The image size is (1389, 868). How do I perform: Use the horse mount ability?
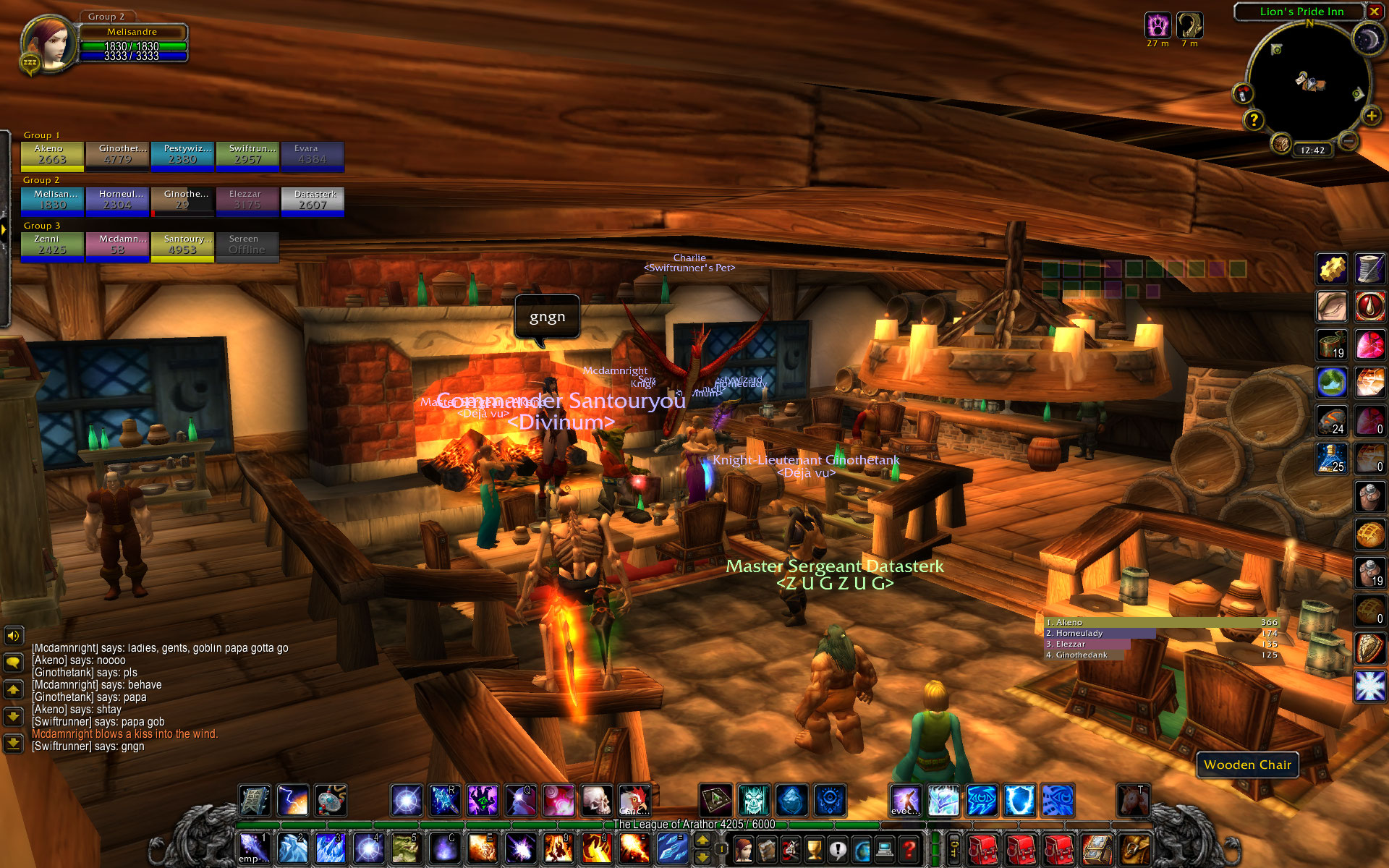pyautogui.click(x=1133, y=801)
